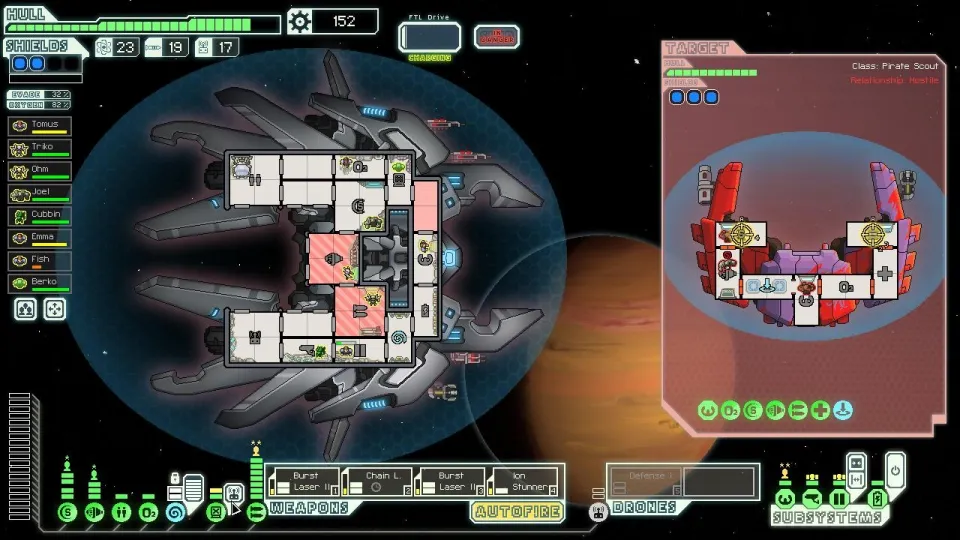Click the engines system power icon

94,512
